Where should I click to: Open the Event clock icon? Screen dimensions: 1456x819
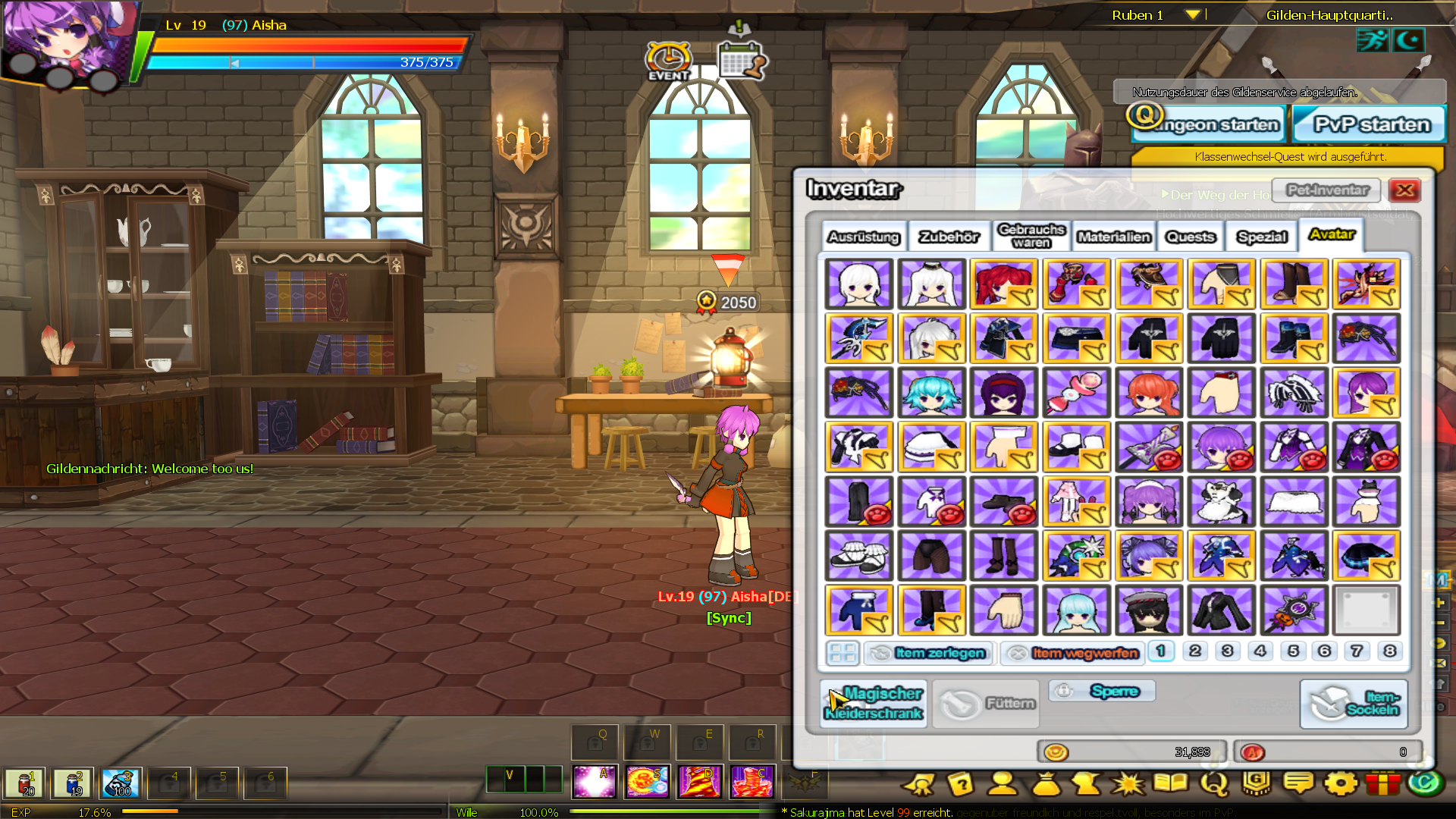[x=668, y=61]
